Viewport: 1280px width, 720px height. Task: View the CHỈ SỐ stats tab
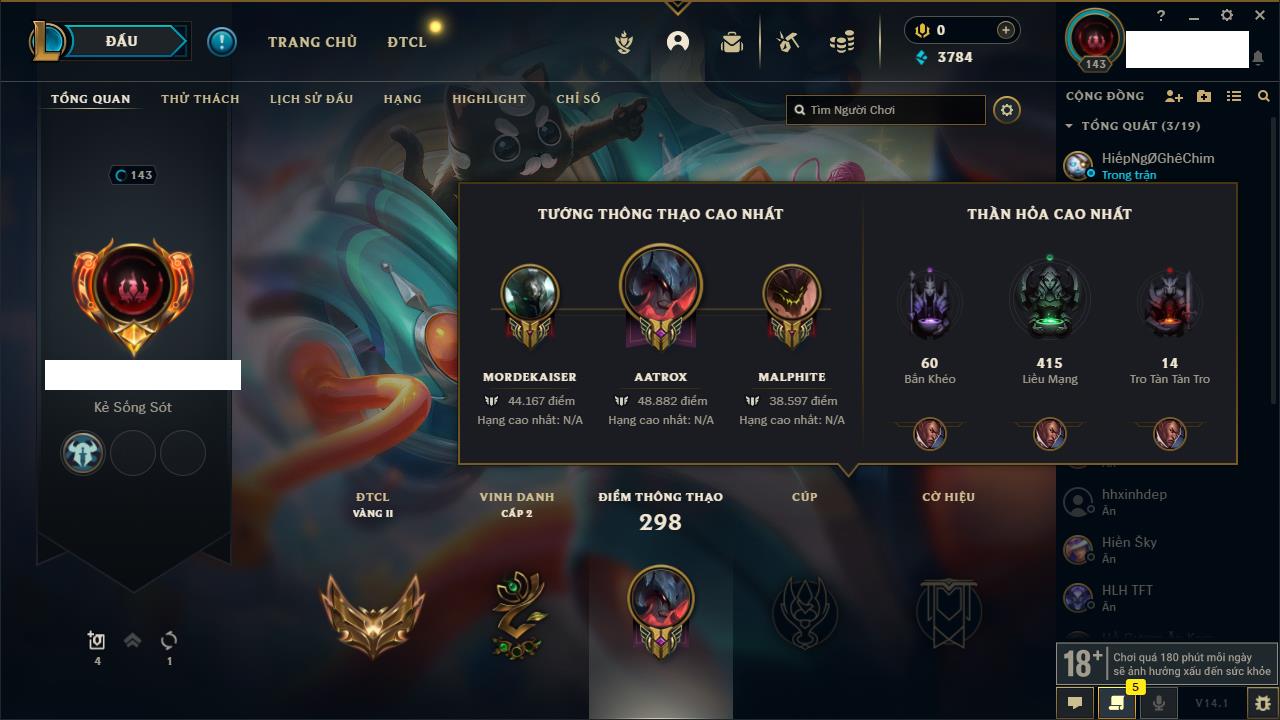[x=578, y=99]
